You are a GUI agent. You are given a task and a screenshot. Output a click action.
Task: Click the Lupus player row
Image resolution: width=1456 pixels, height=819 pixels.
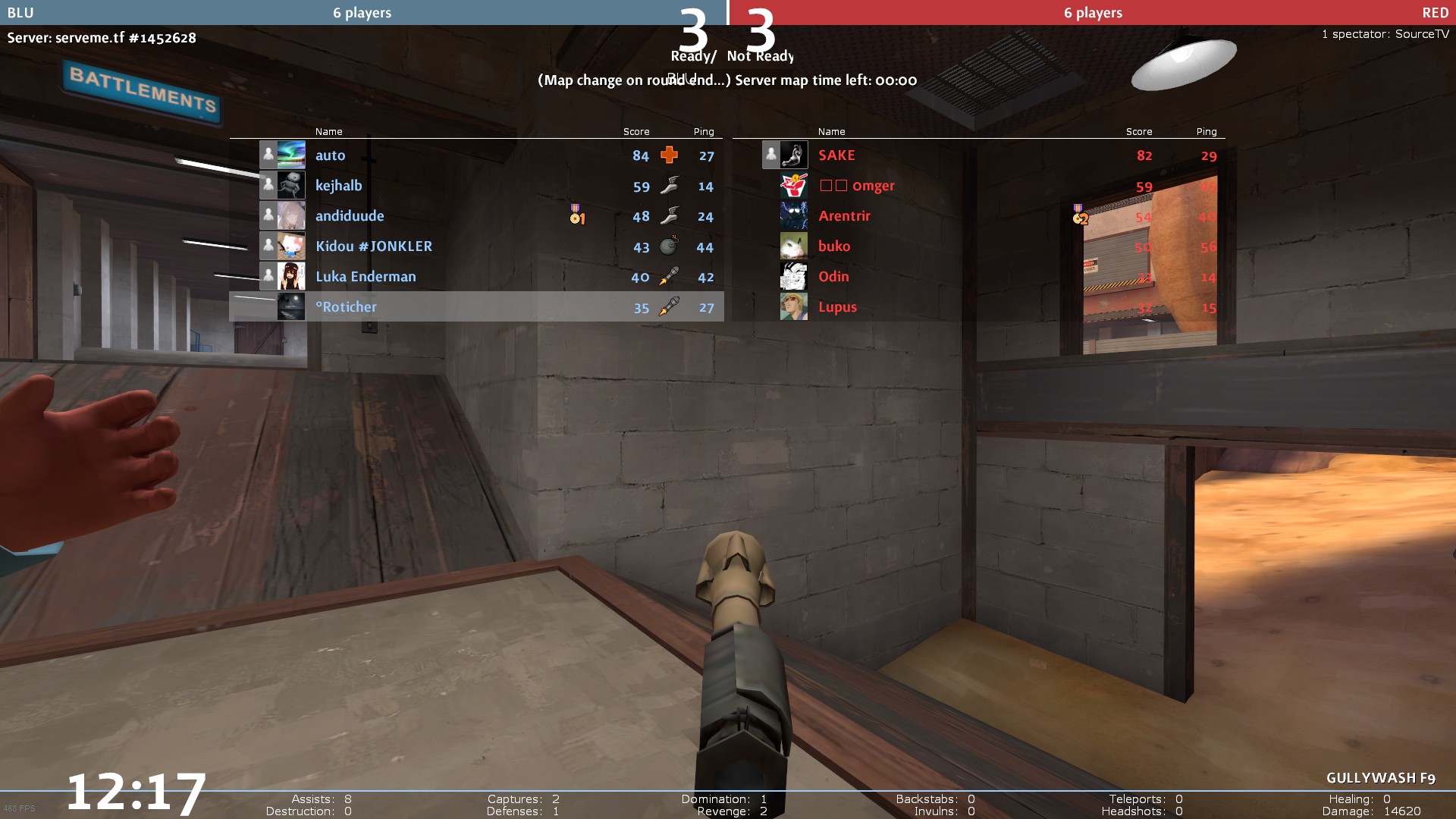point(837,307)
